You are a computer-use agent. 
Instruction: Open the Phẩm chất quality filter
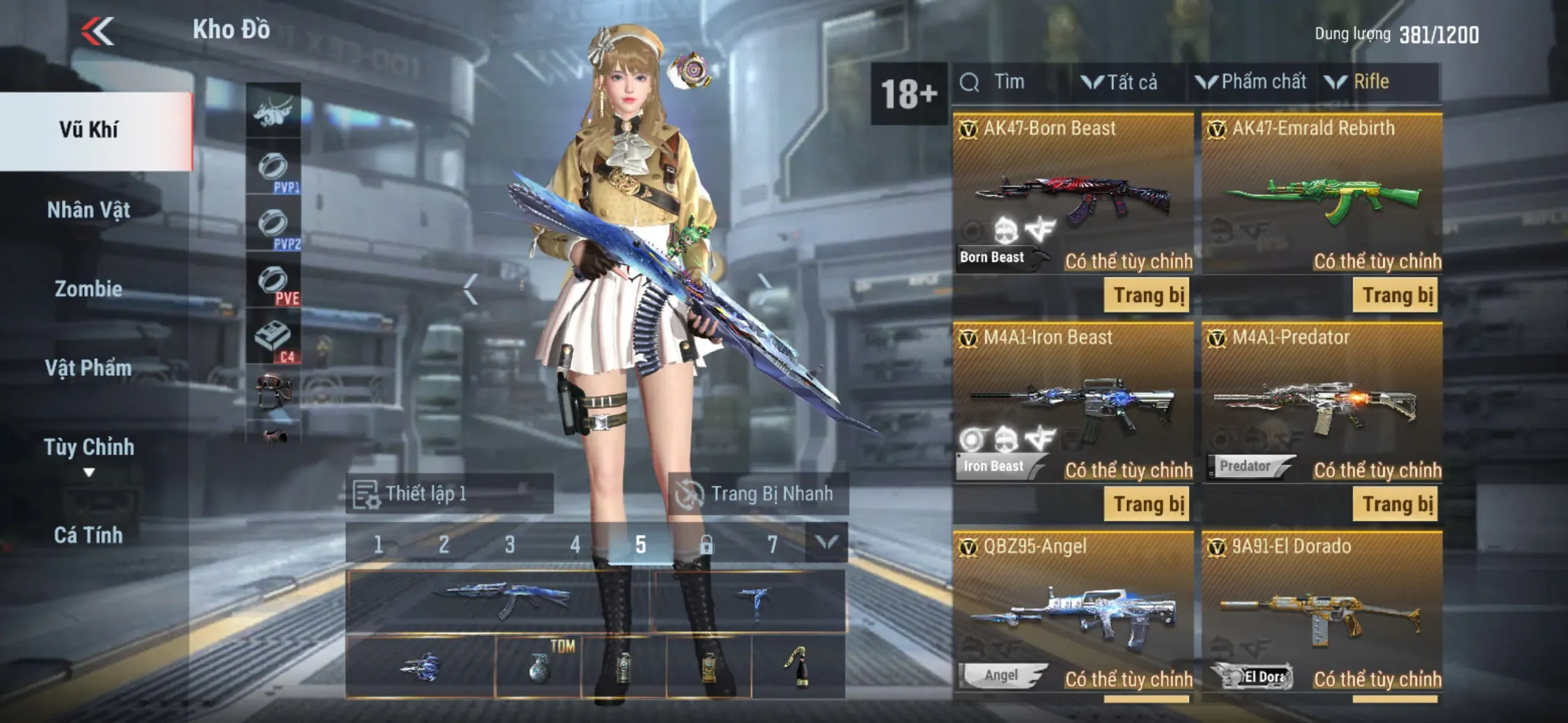1251,82
